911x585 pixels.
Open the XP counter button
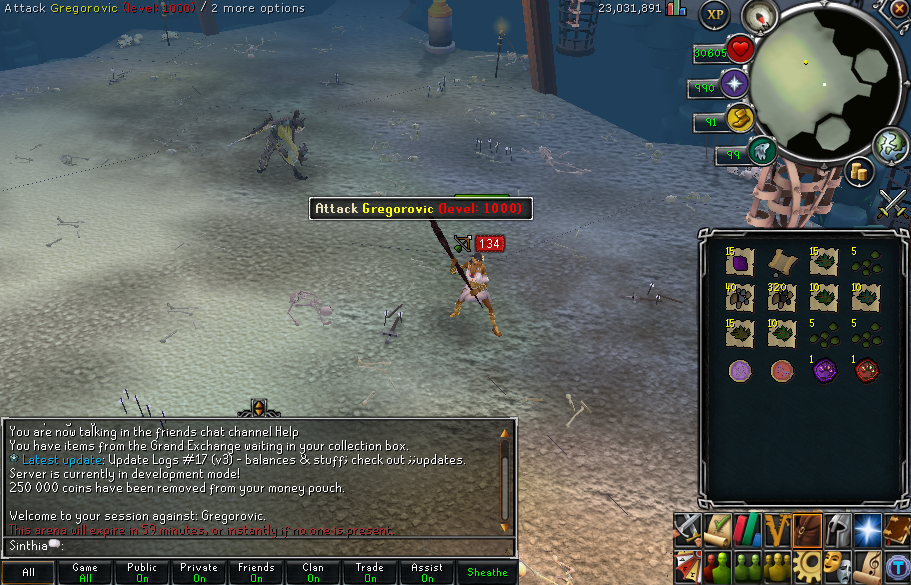click(x=714, y=14)
